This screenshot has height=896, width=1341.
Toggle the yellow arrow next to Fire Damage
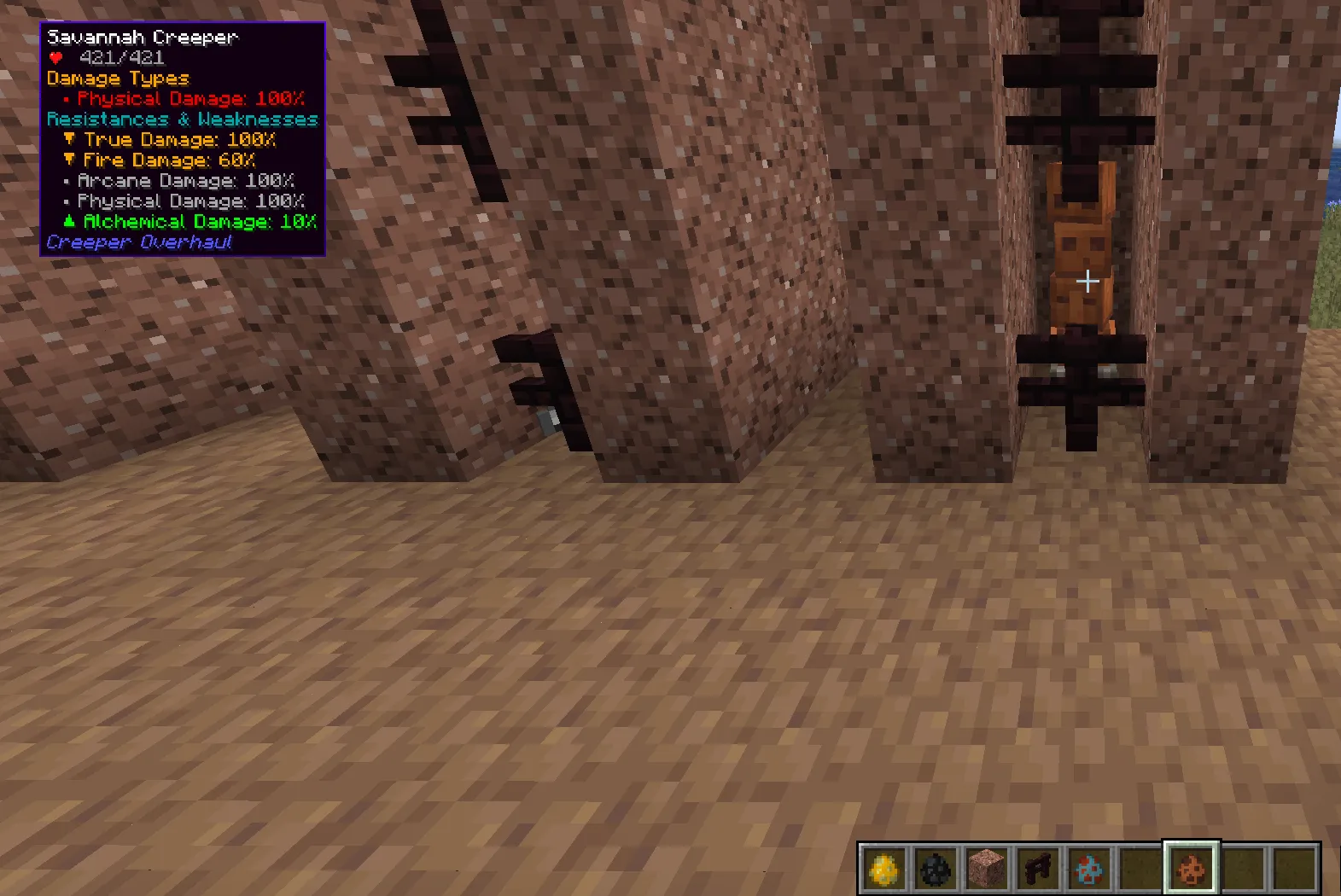(x=68, y=160)
